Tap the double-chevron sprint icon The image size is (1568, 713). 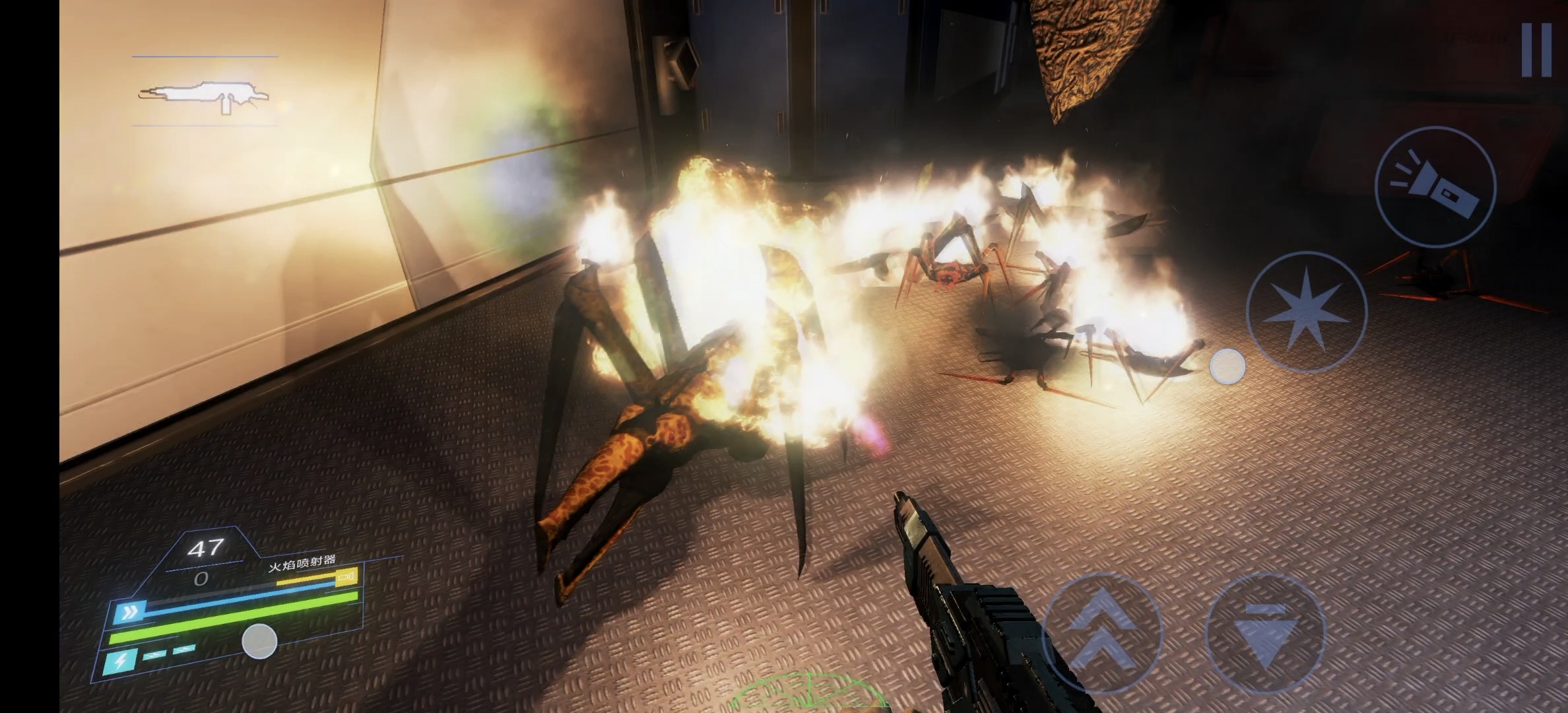(129, 612)
